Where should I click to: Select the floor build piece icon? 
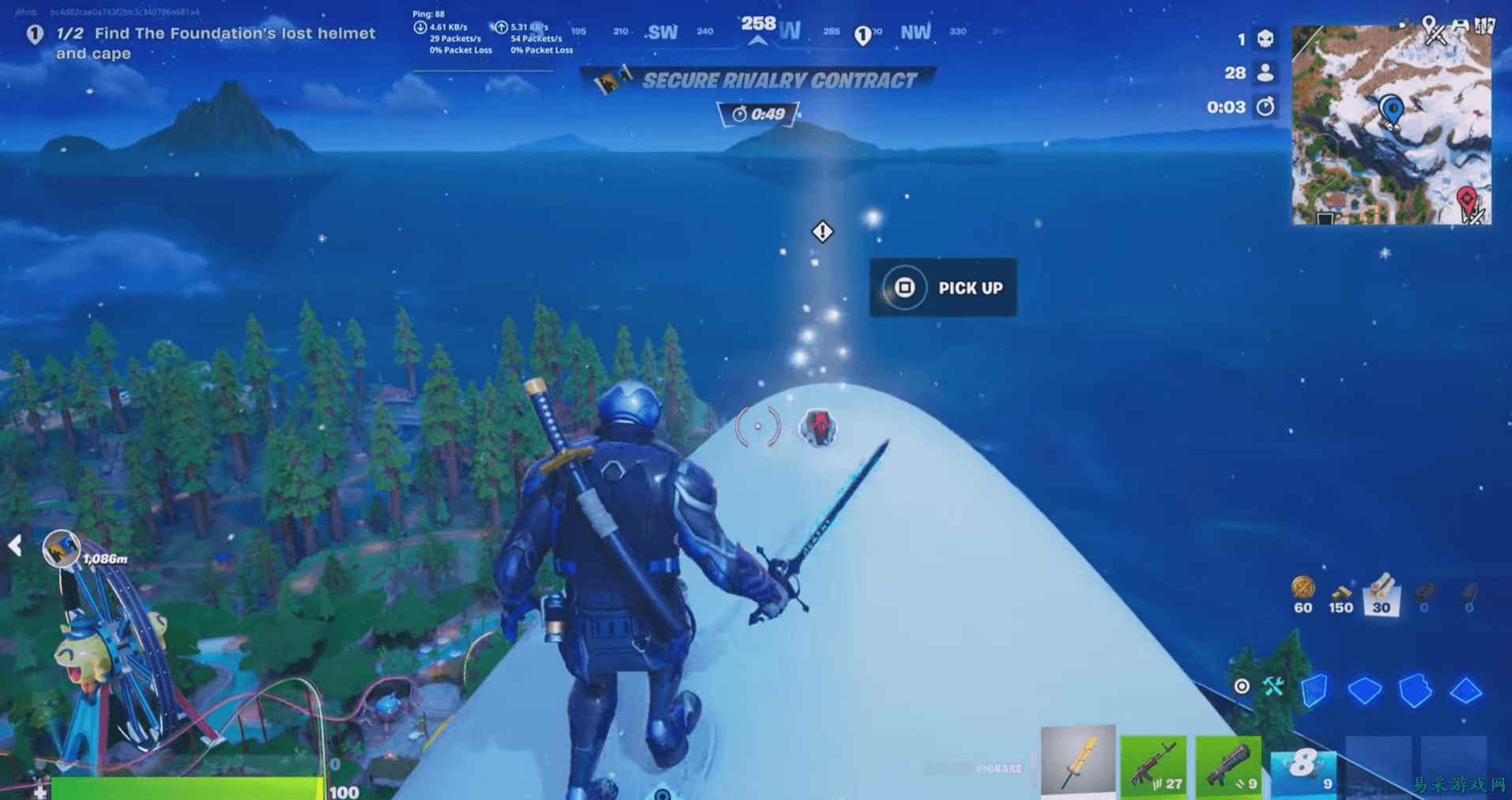[1365, 690]
